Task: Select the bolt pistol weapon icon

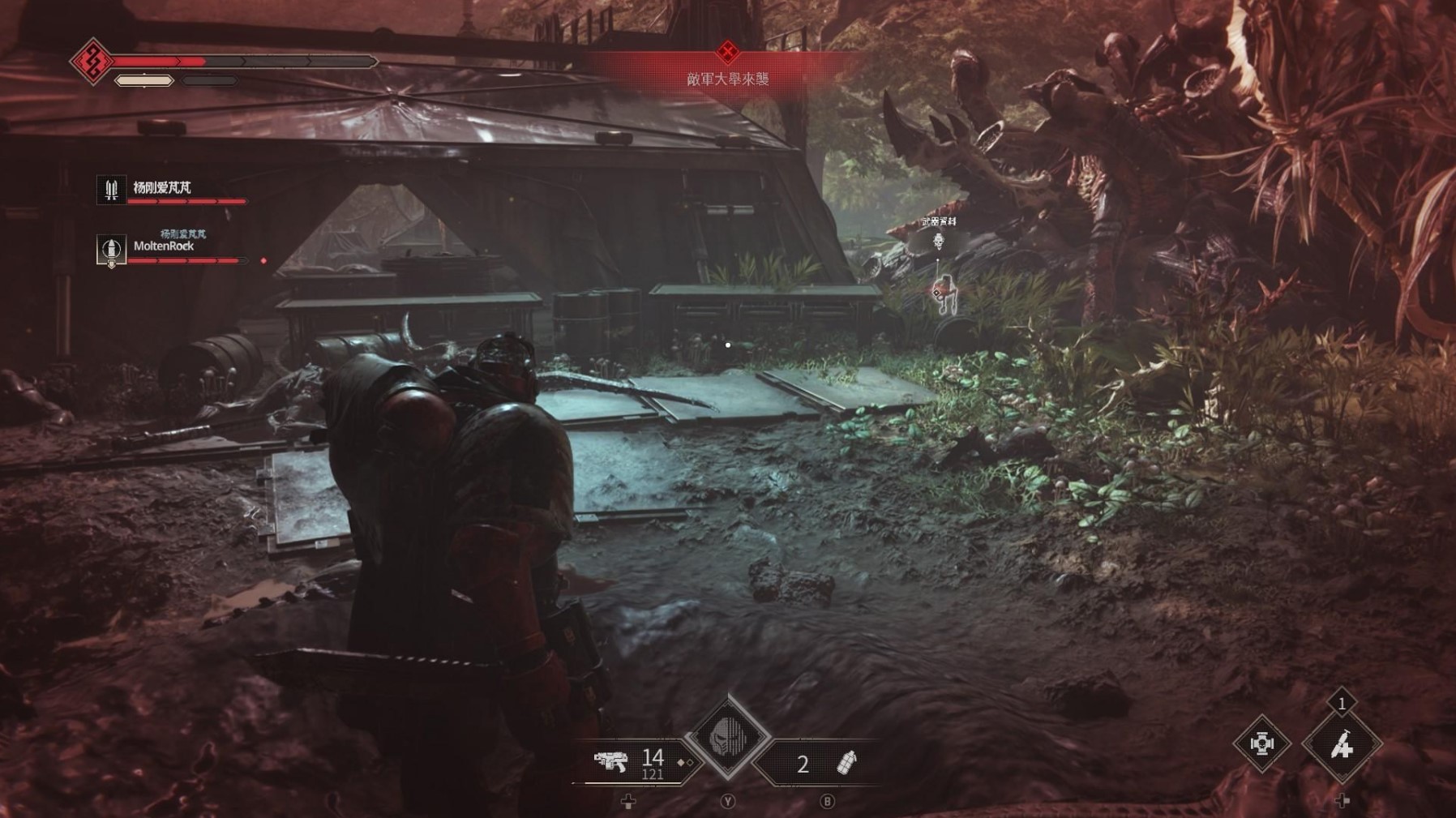Action: point(610,761)
